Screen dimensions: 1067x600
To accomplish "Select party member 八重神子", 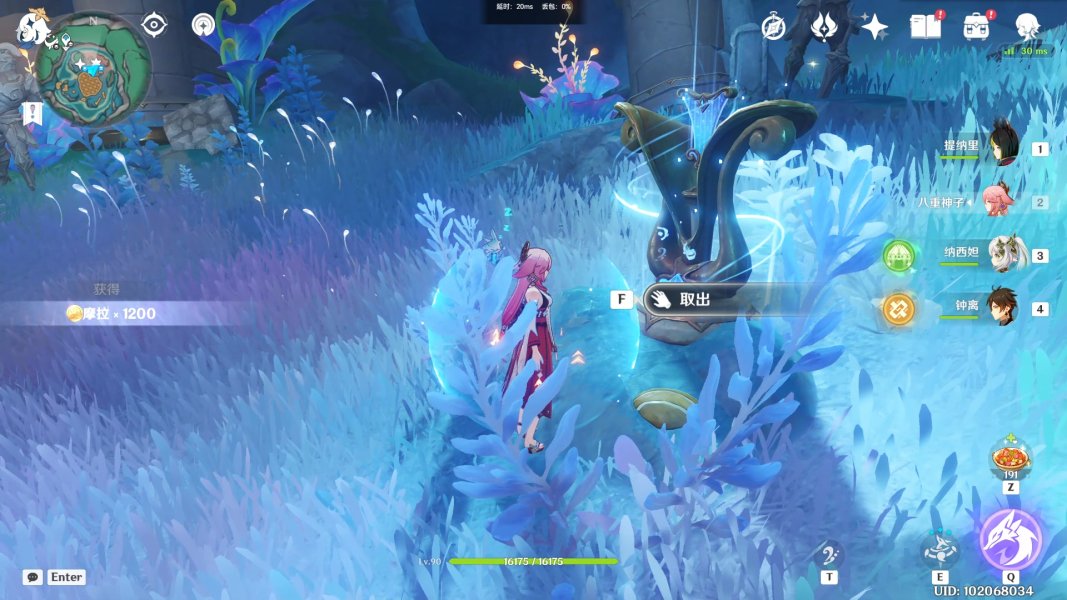I will coord(1000,201).
